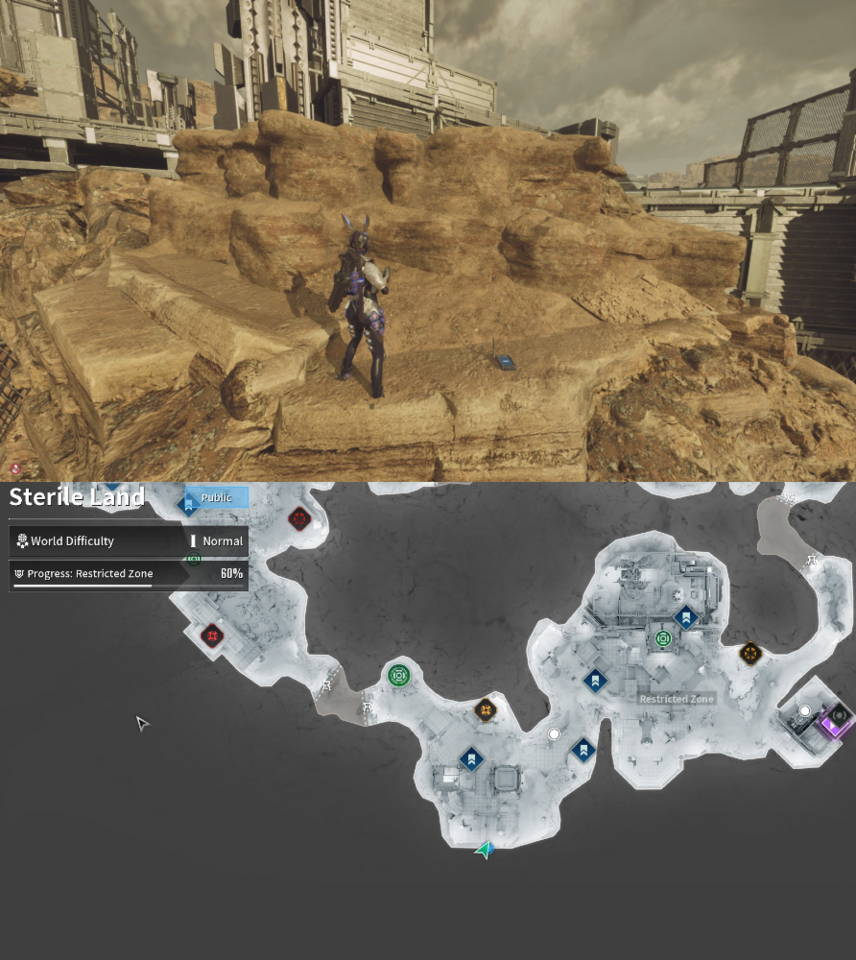This screenshot has width=856, height=960.
Task: Click the purple marker on the map
Action: (832, 722)
